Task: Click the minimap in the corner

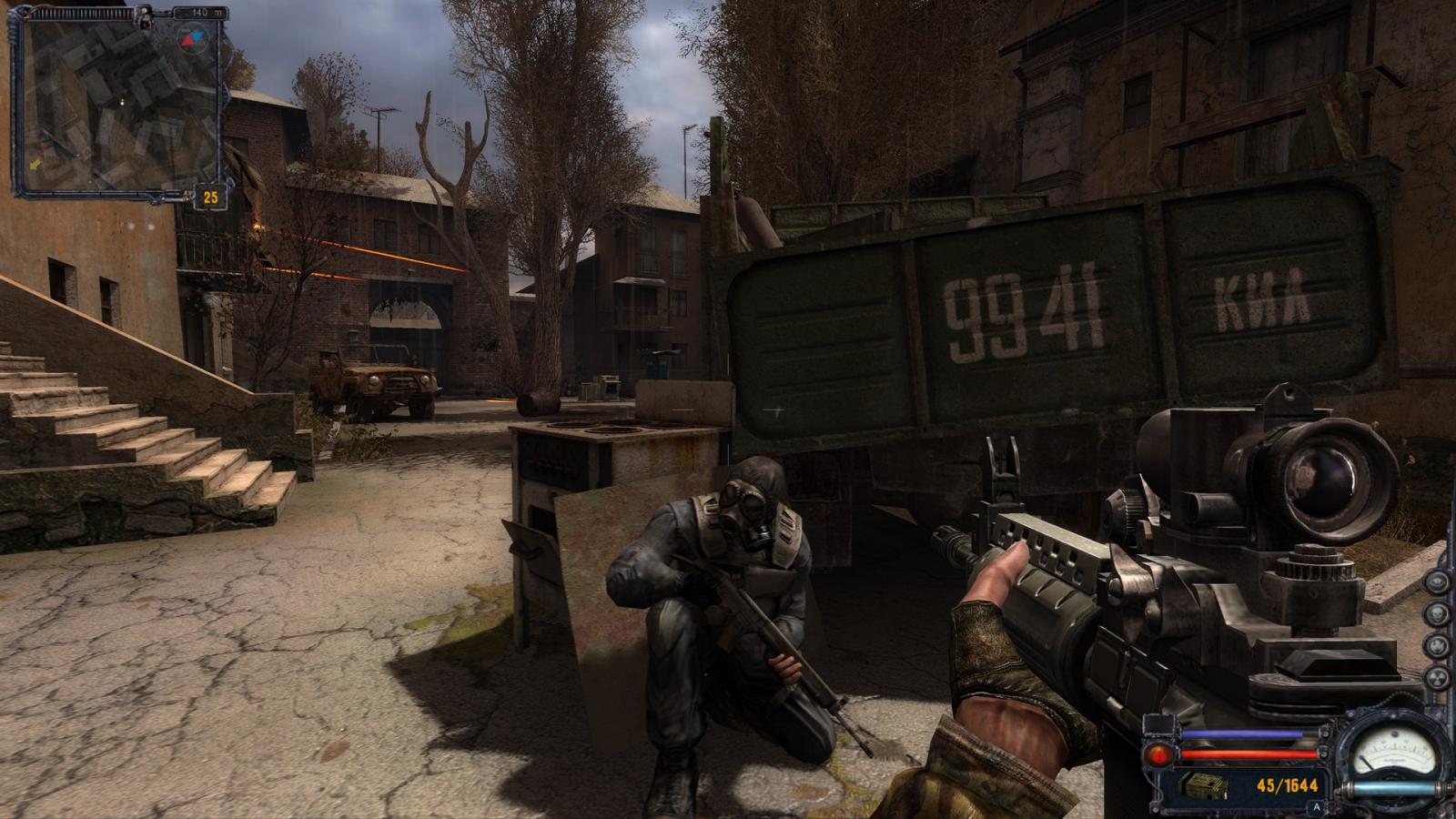Action: click(116, 105)
